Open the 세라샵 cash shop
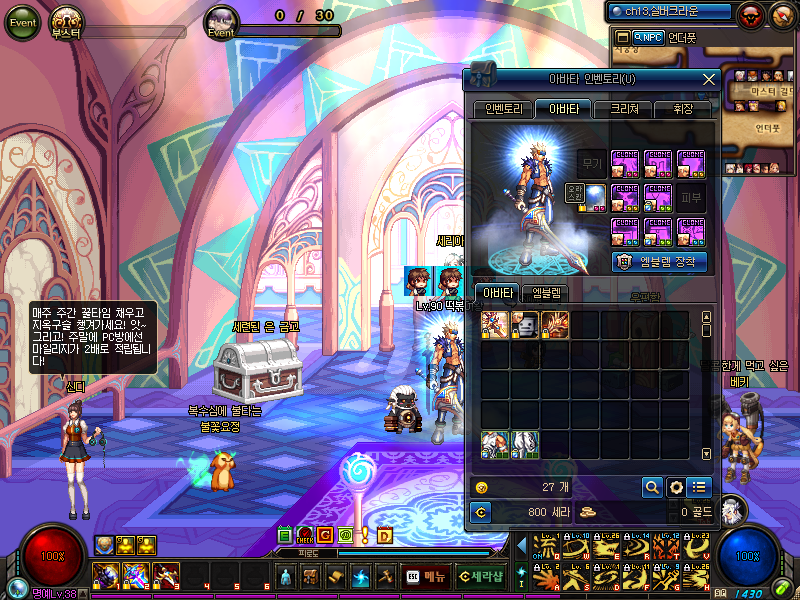800x600 pixels. pyautogui.click(x=478, y=576)
